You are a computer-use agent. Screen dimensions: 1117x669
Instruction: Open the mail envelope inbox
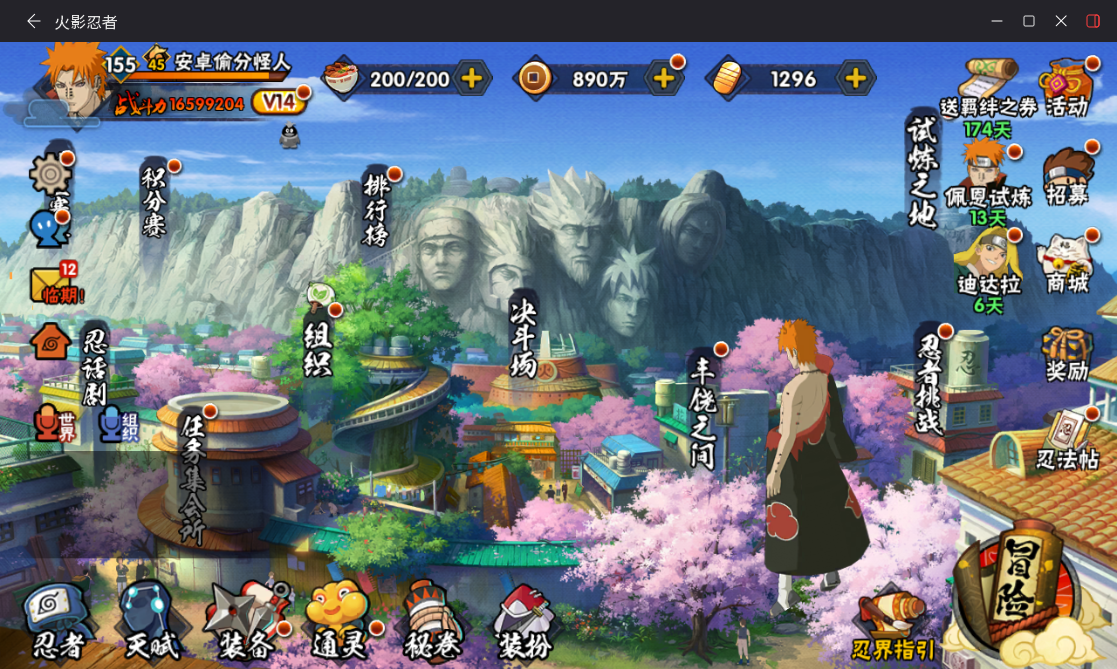(52, 285)
